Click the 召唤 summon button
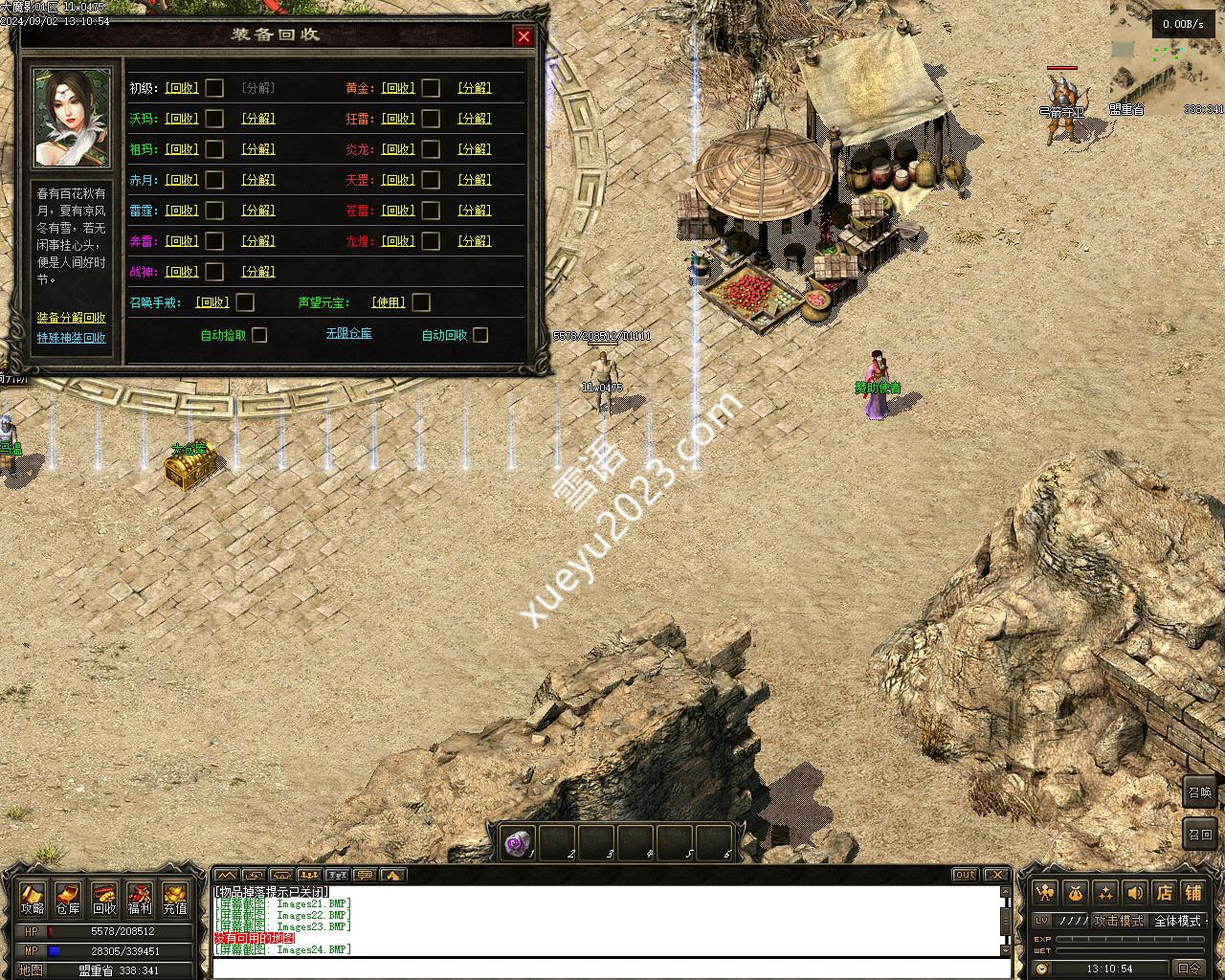This screenshot has width=1225, height=980. 1200,791
